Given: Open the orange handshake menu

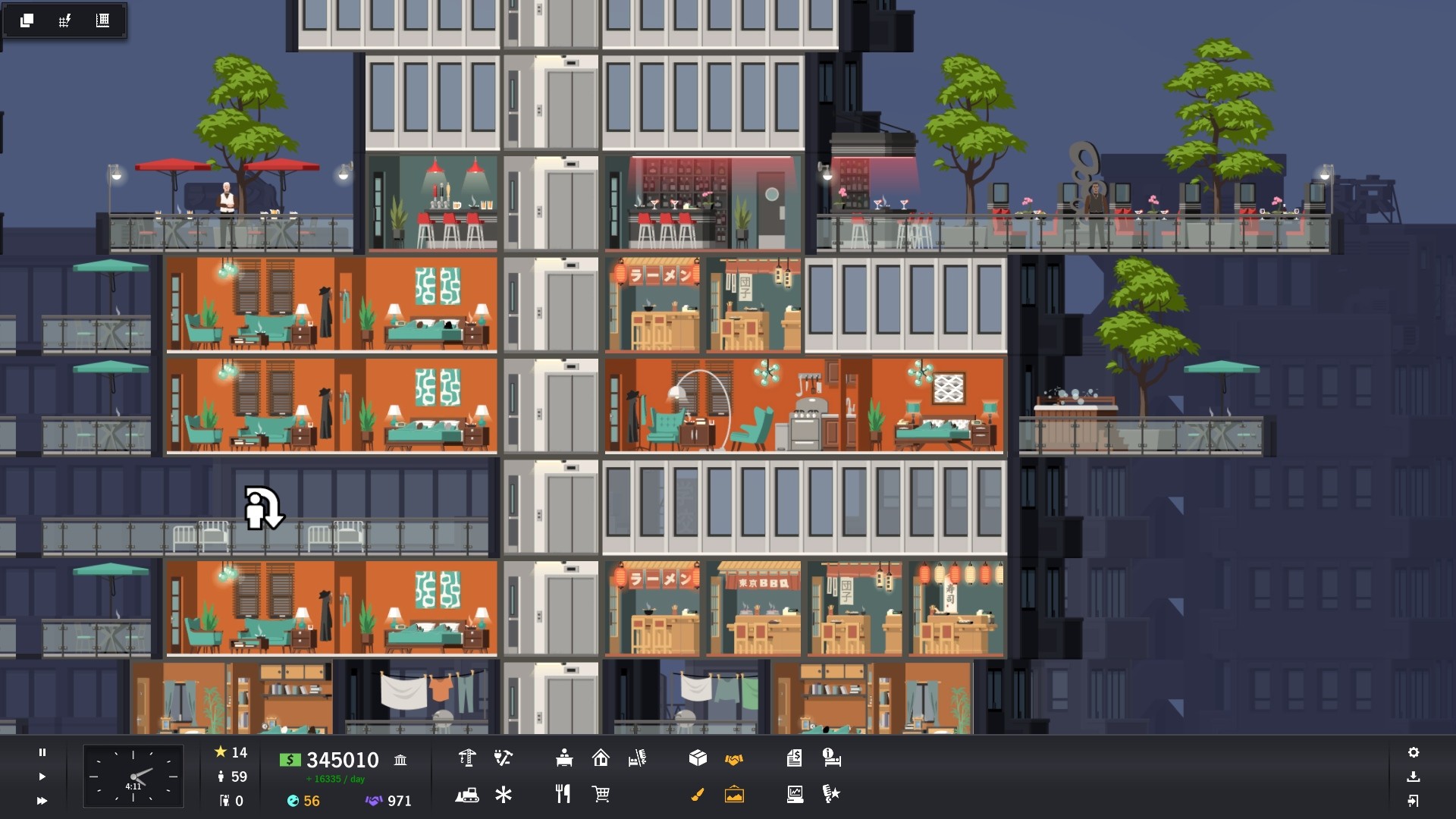Looking at the screenshot, I should point(734,758).
